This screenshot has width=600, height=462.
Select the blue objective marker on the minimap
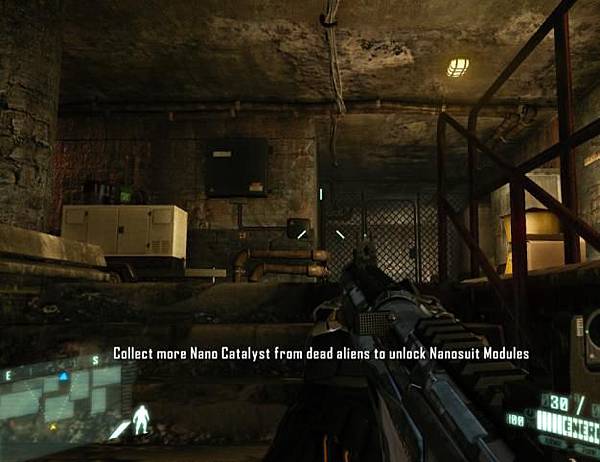pos(64,377)
